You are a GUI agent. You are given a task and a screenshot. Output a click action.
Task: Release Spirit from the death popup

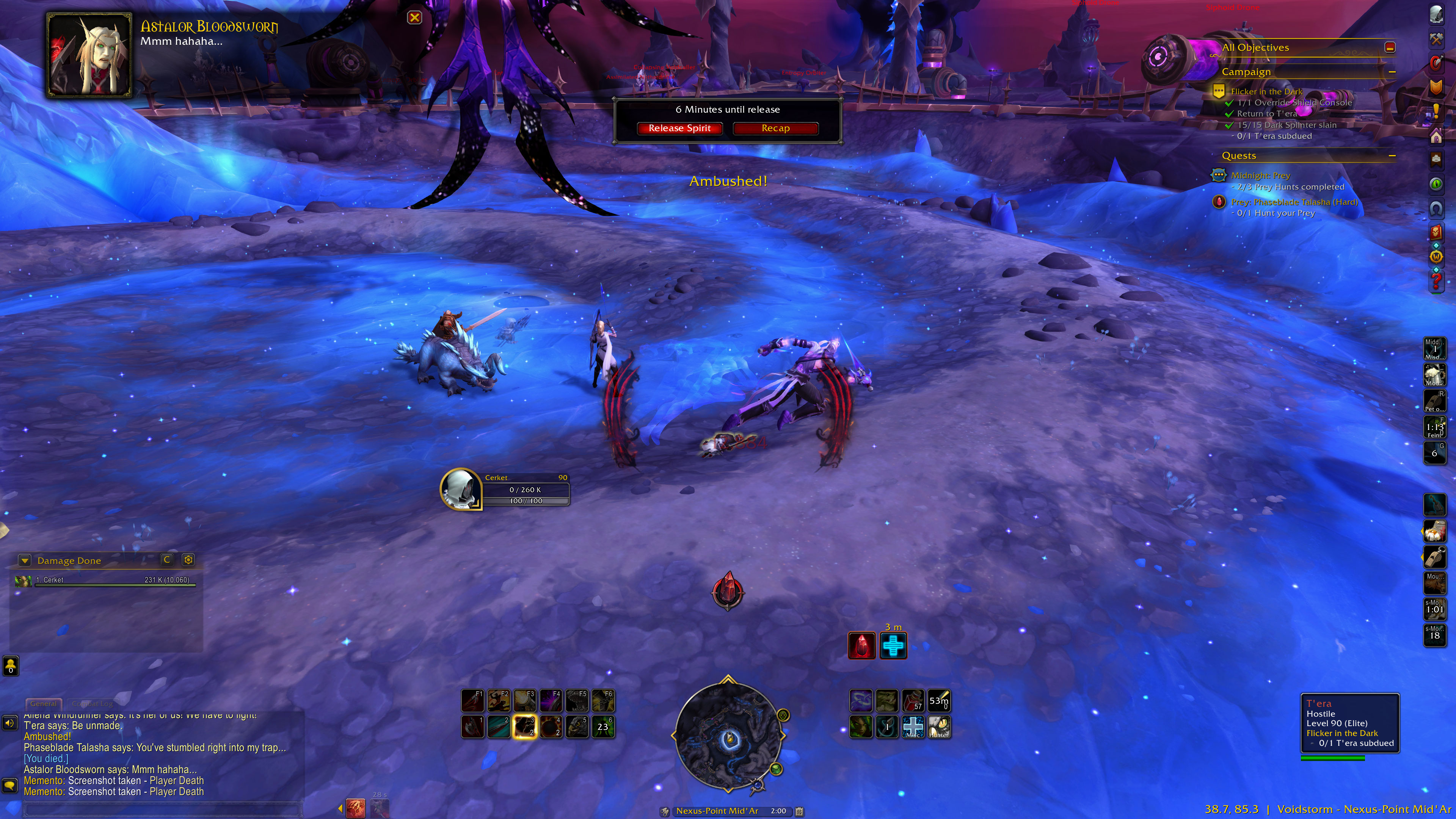point(679,128)
